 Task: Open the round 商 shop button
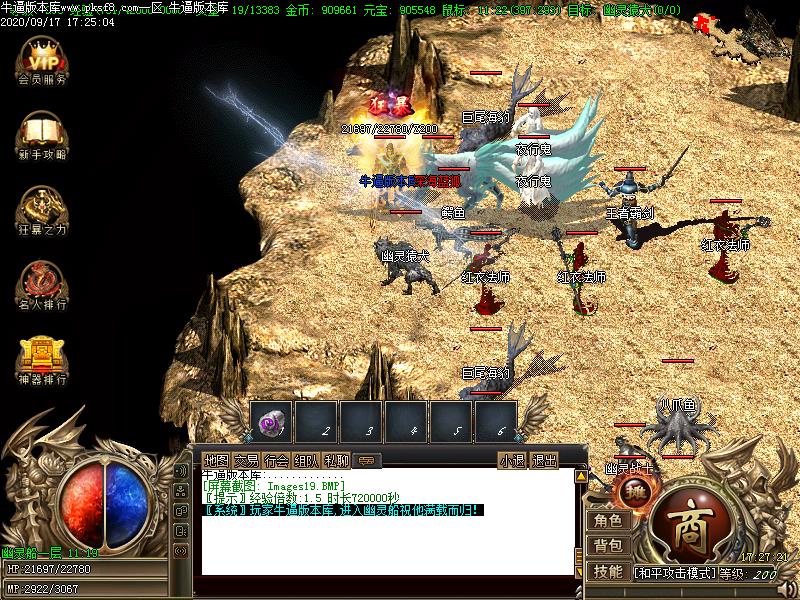692,521
